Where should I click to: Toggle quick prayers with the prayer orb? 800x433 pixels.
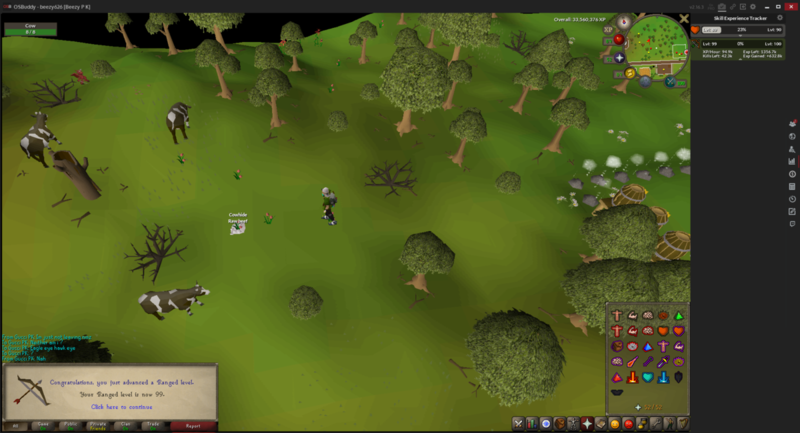pos(620,57)
